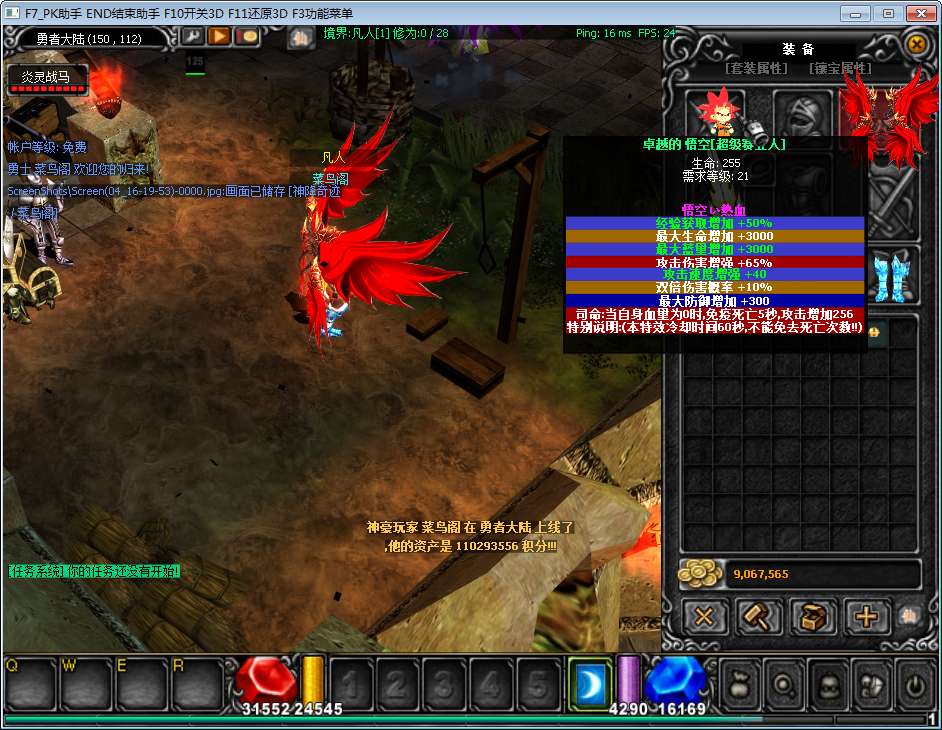Open the character helmet icon menu
This screenshot has width=942, height=730.
pyautogui.click(x=829, y=686)
